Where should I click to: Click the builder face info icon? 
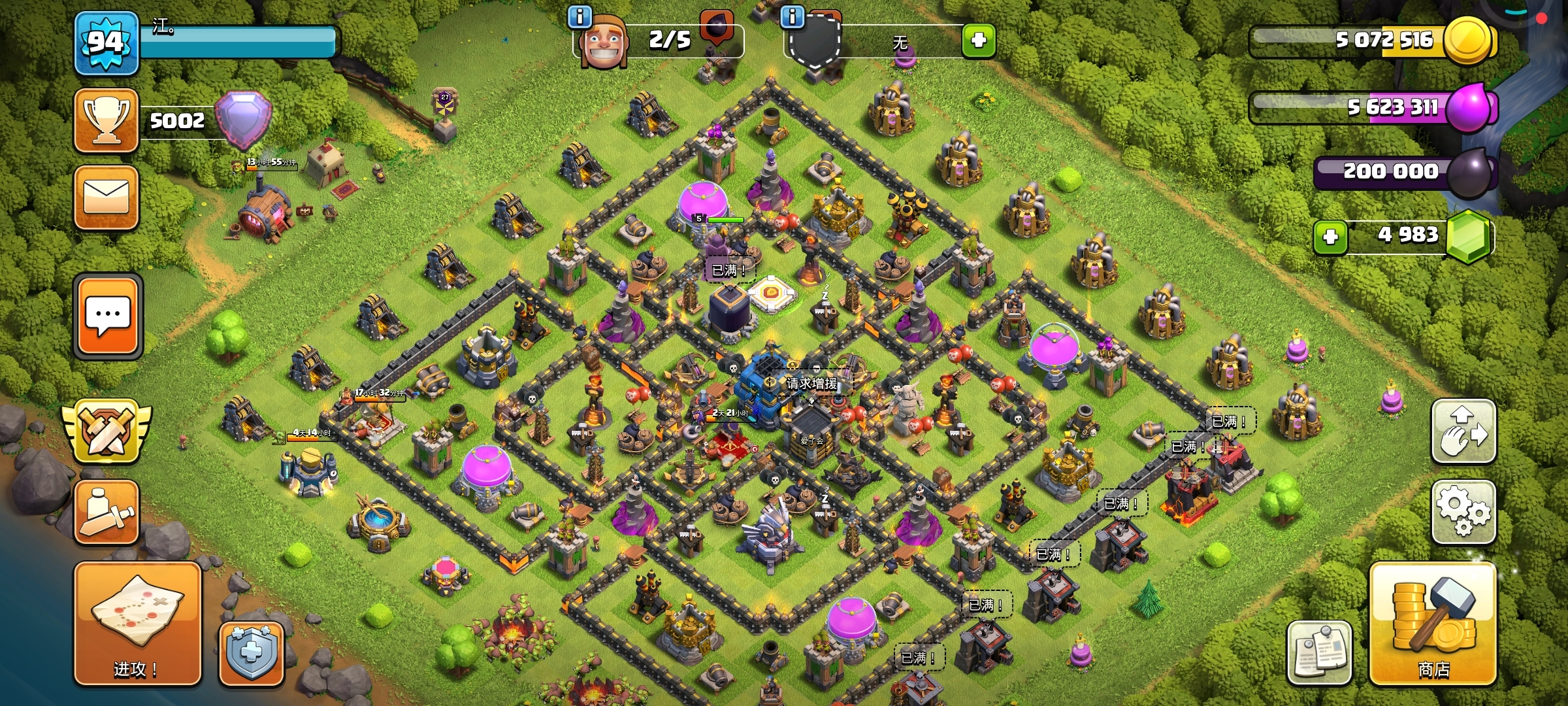[580, 16]
